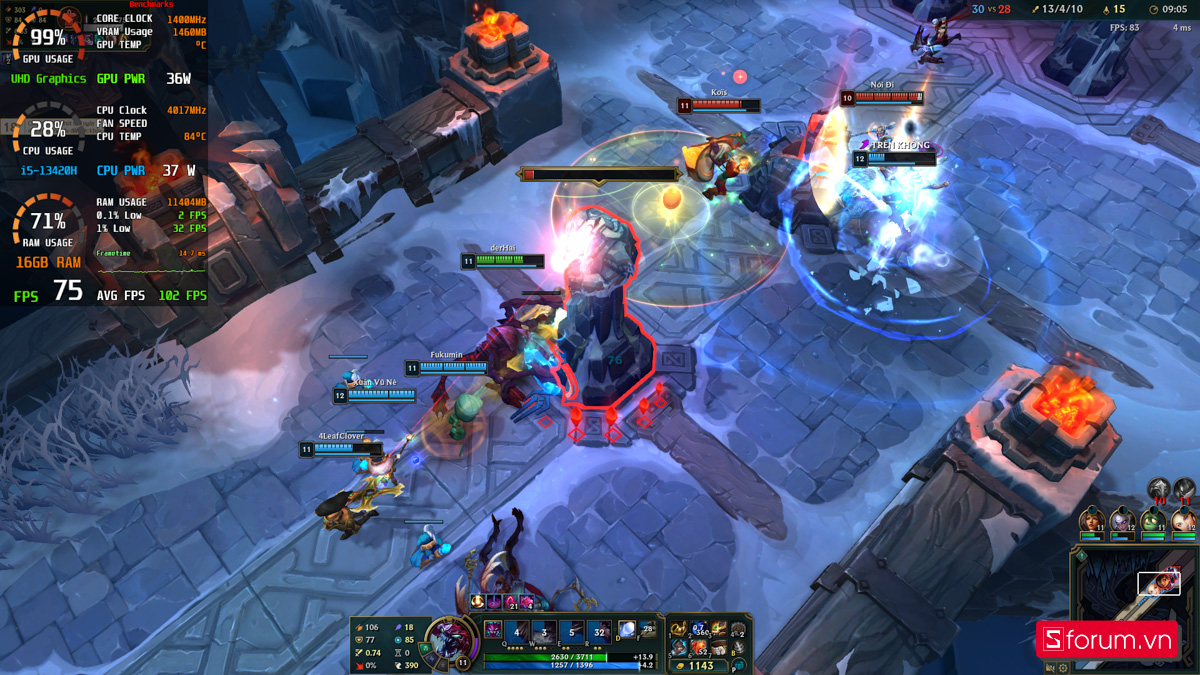Activate the W ability showing cooldown 3
1200x675 pixels.
[x=545, y=632]
